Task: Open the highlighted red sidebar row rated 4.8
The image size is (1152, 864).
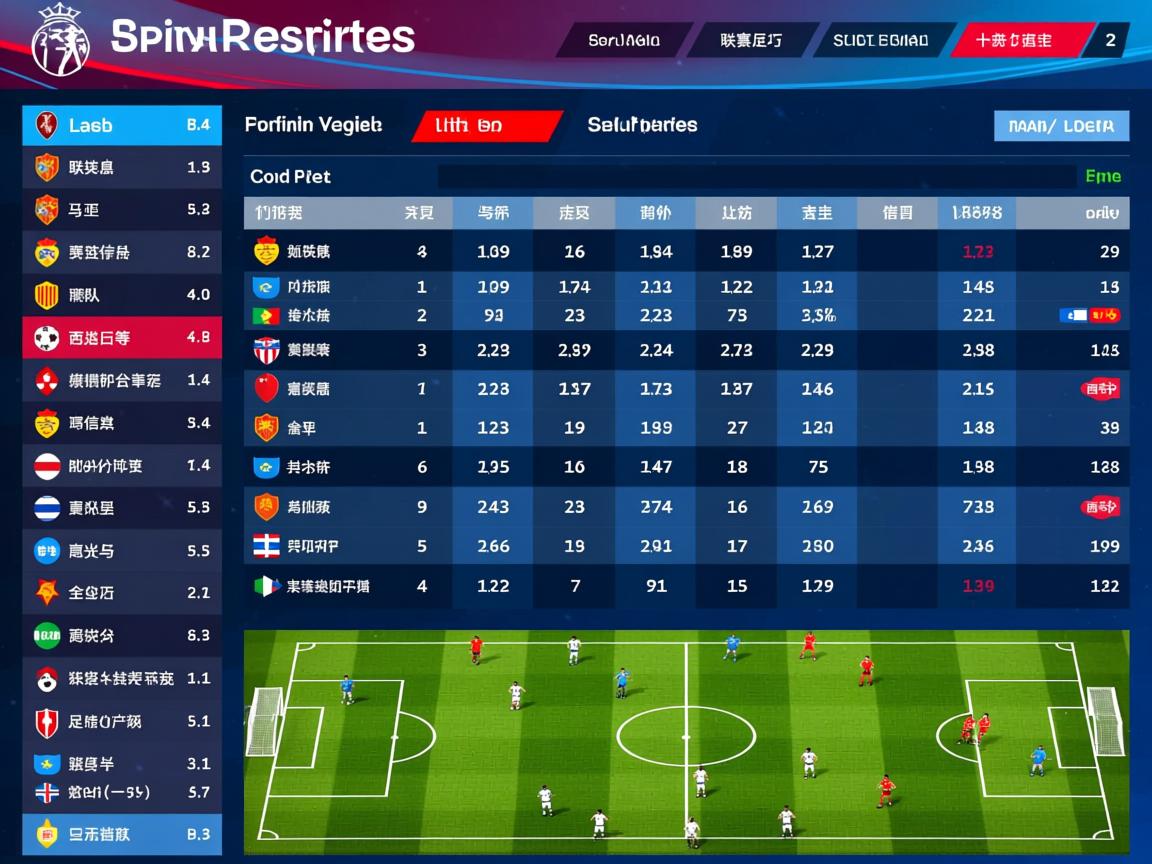Action: (121, 338)
